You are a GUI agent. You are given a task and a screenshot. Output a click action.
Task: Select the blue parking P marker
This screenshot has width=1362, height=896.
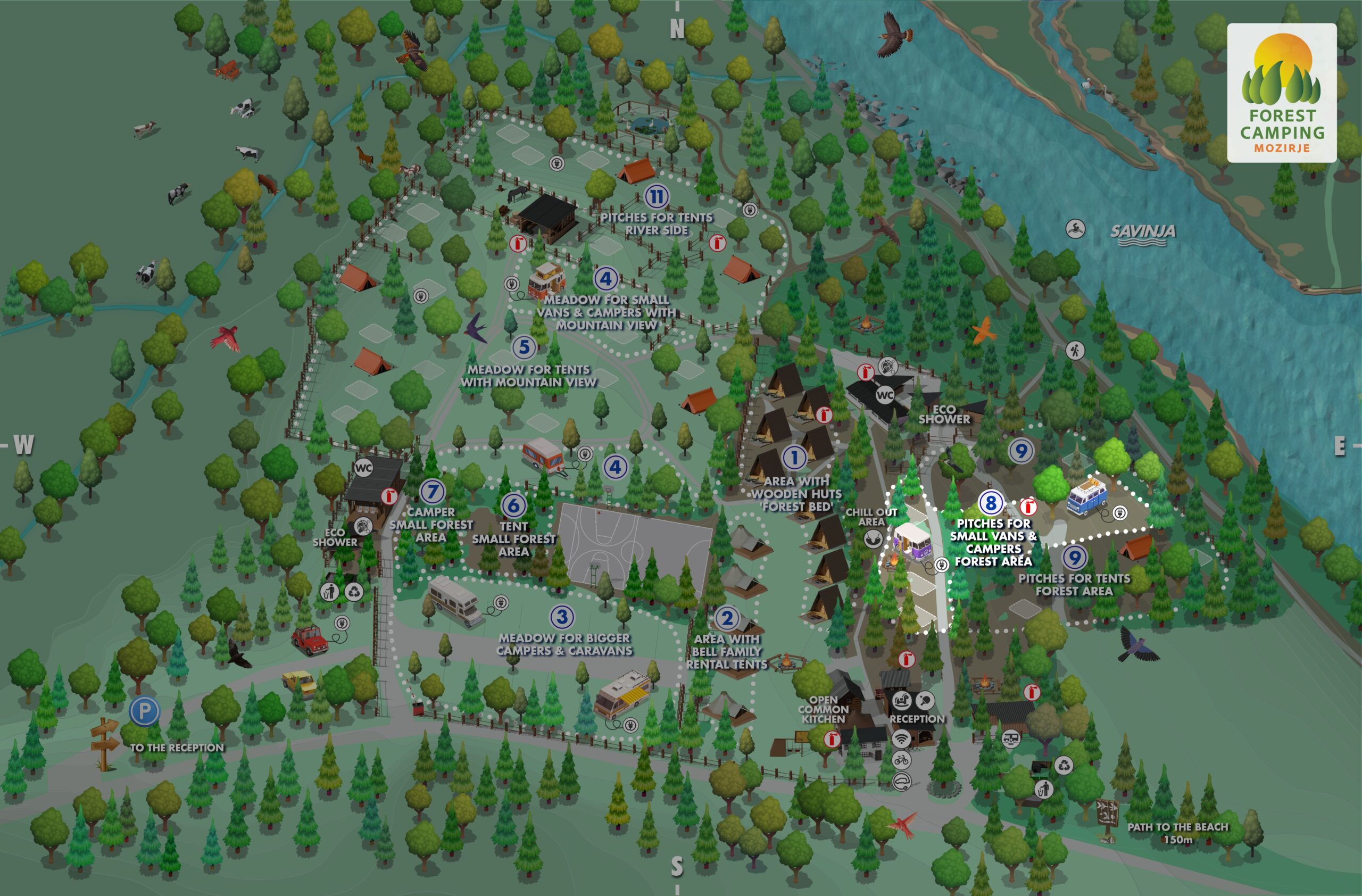pyautogui.click(x=144, y=711)
